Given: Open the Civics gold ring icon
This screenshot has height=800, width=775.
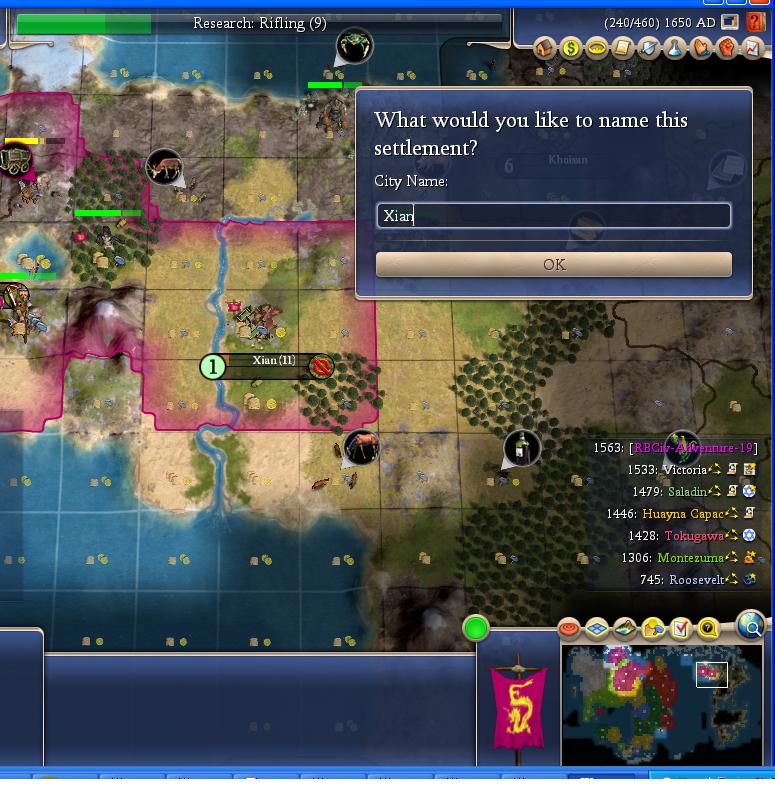Looking at the screenshot, I should [597, 47].
